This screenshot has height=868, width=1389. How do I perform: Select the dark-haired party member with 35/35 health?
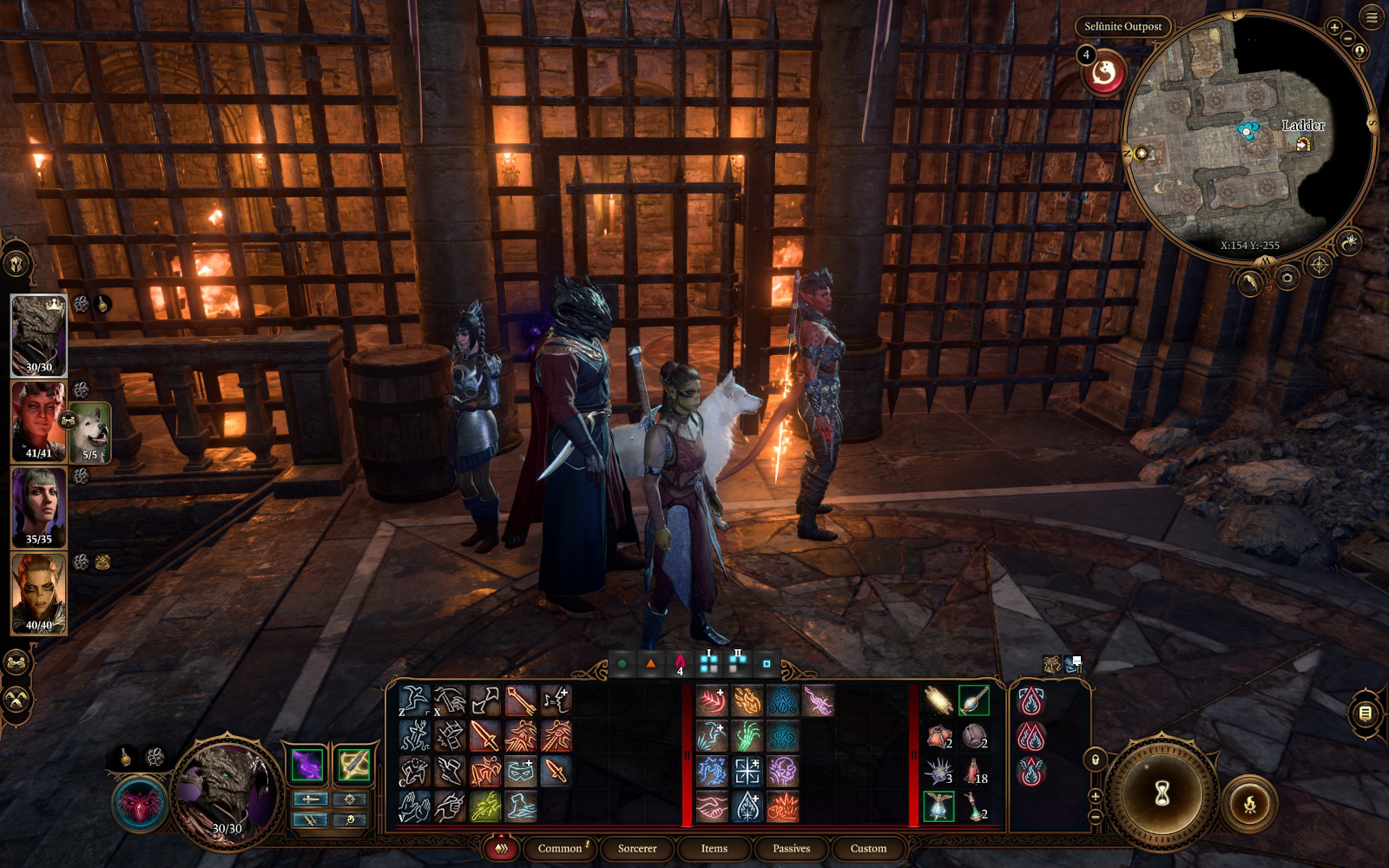tap(38, 507)
